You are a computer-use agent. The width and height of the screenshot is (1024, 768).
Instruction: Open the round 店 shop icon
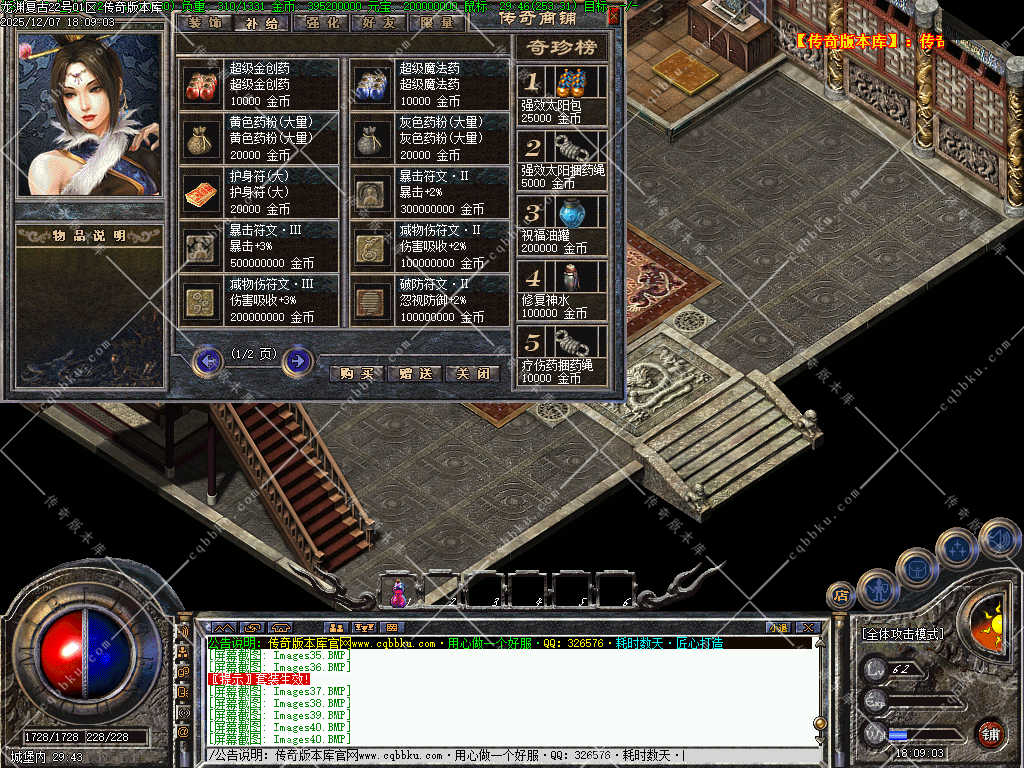click(x=841, y=596)
